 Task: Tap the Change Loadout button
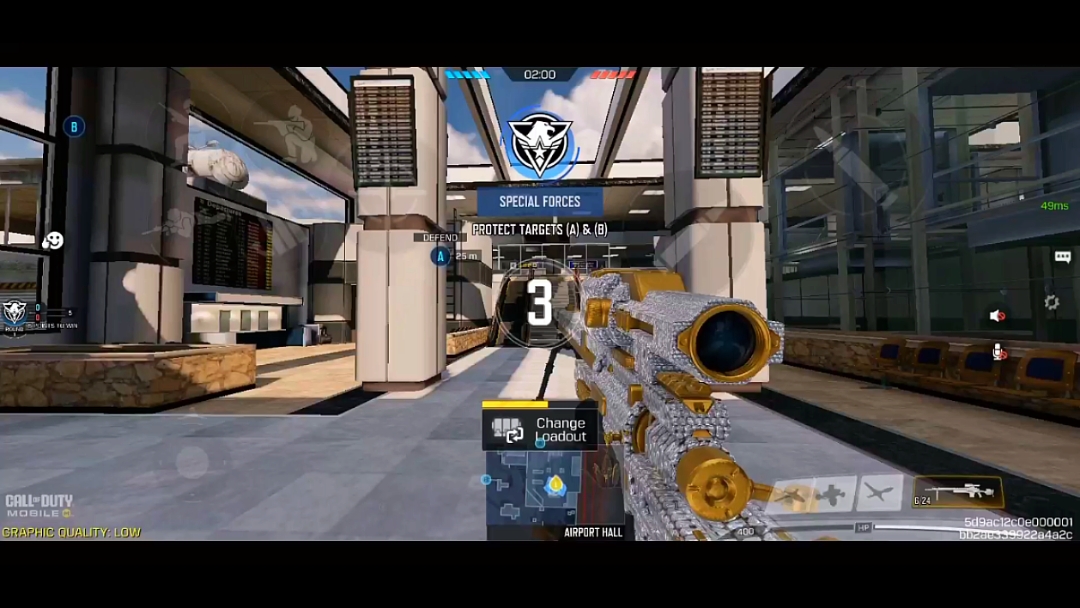[x=540, y=429]
